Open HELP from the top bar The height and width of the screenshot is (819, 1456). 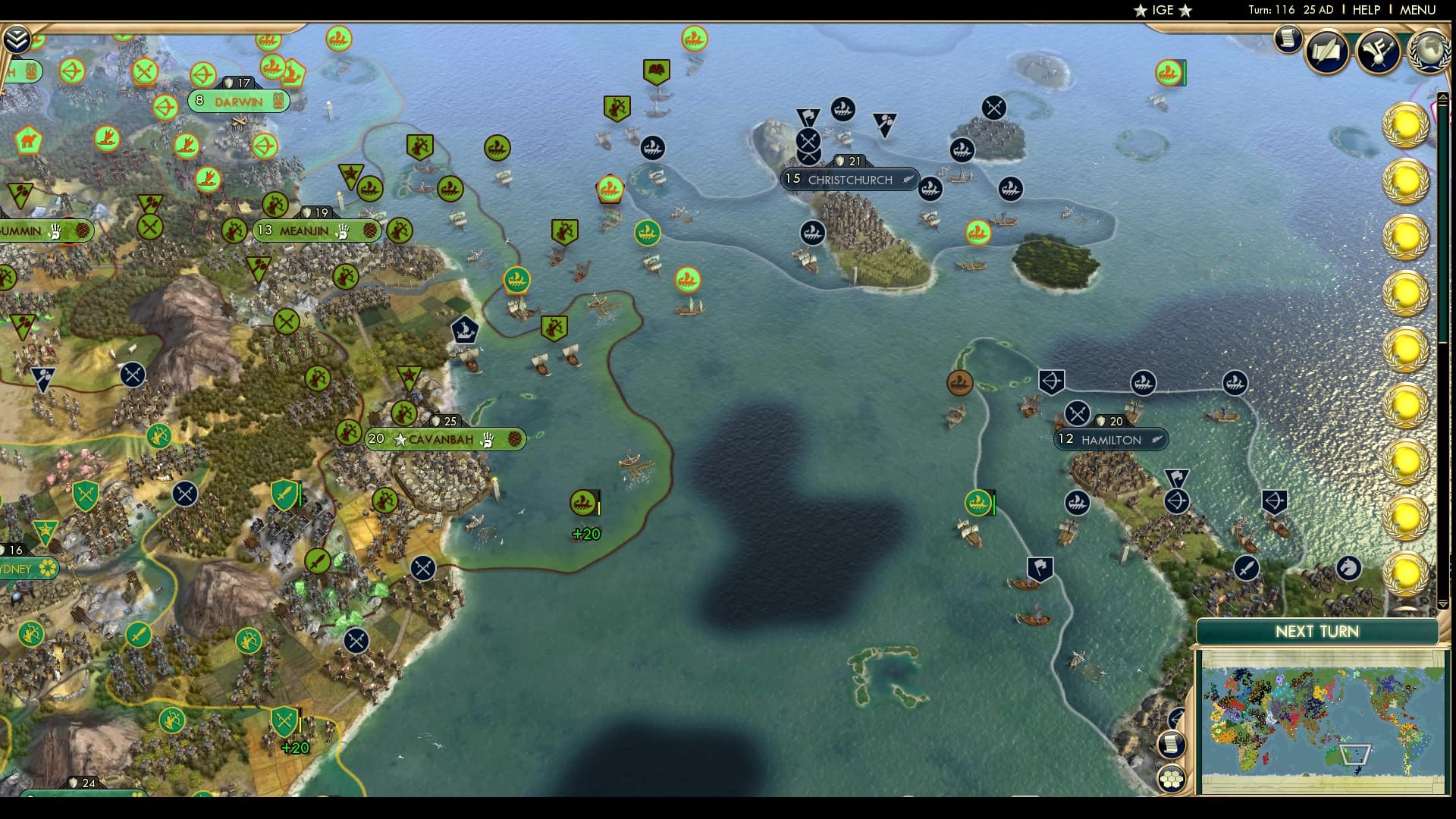click(1367, 10)
